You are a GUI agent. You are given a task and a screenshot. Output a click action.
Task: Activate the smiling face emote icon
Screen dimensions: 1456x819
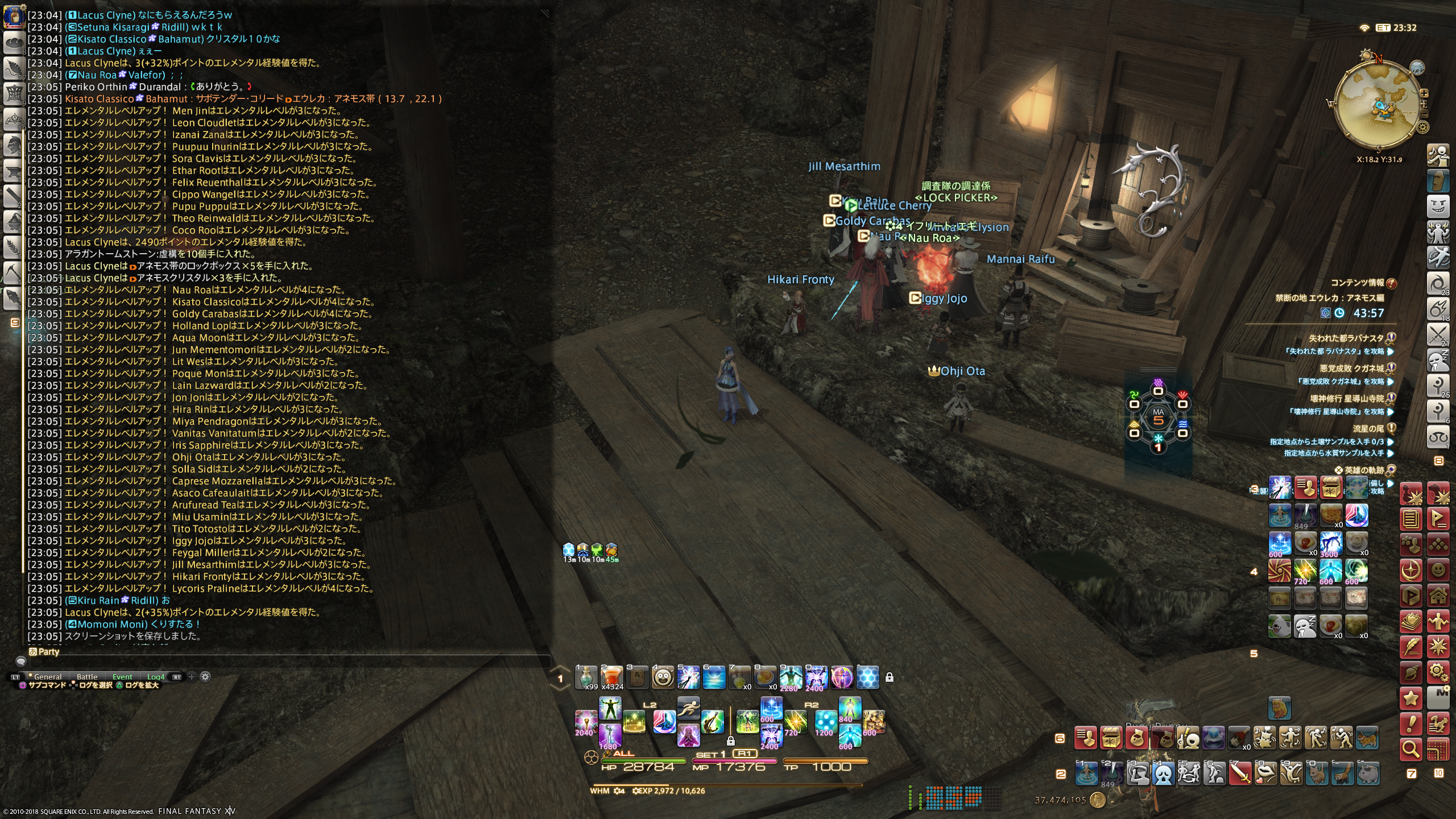(x=663, y=677)
